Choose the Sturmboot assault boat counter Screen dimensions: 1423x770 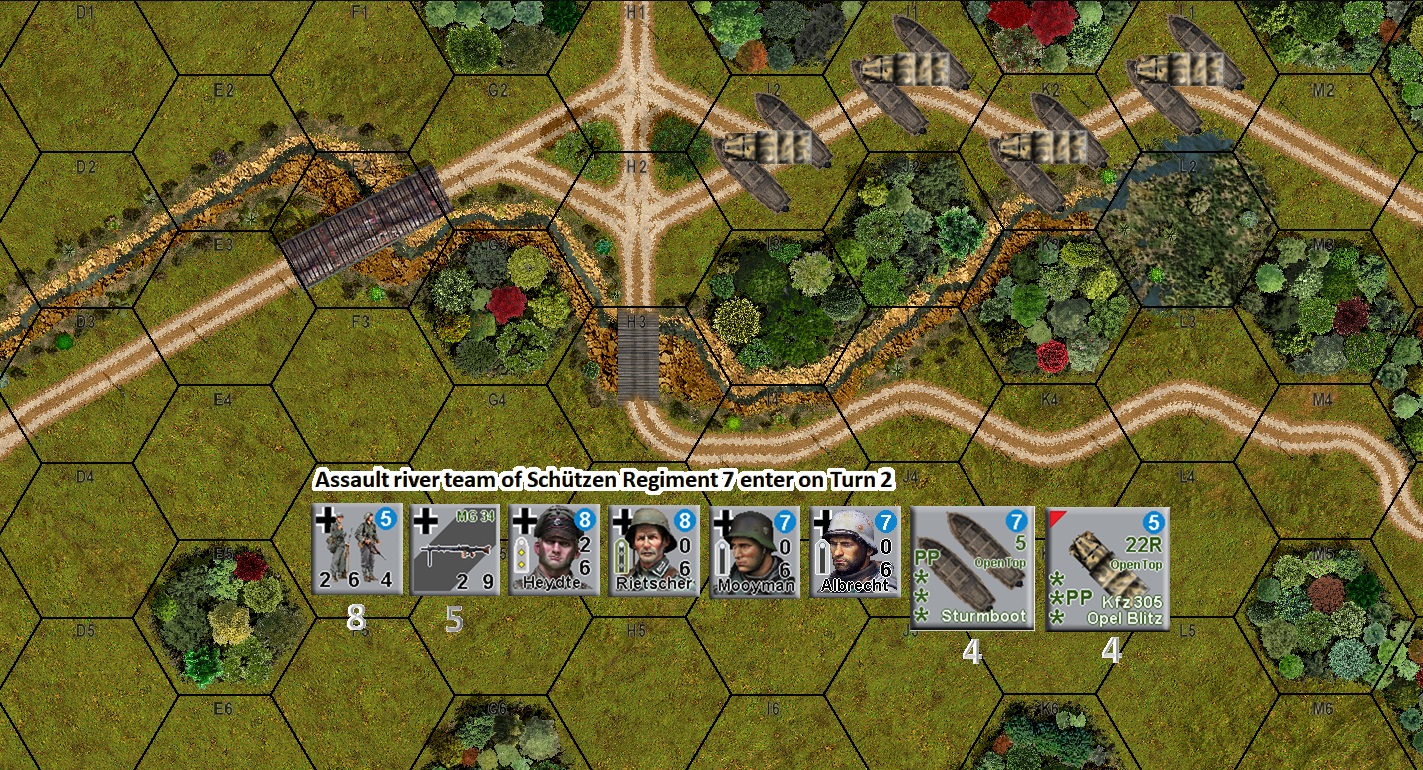(972, 568)
